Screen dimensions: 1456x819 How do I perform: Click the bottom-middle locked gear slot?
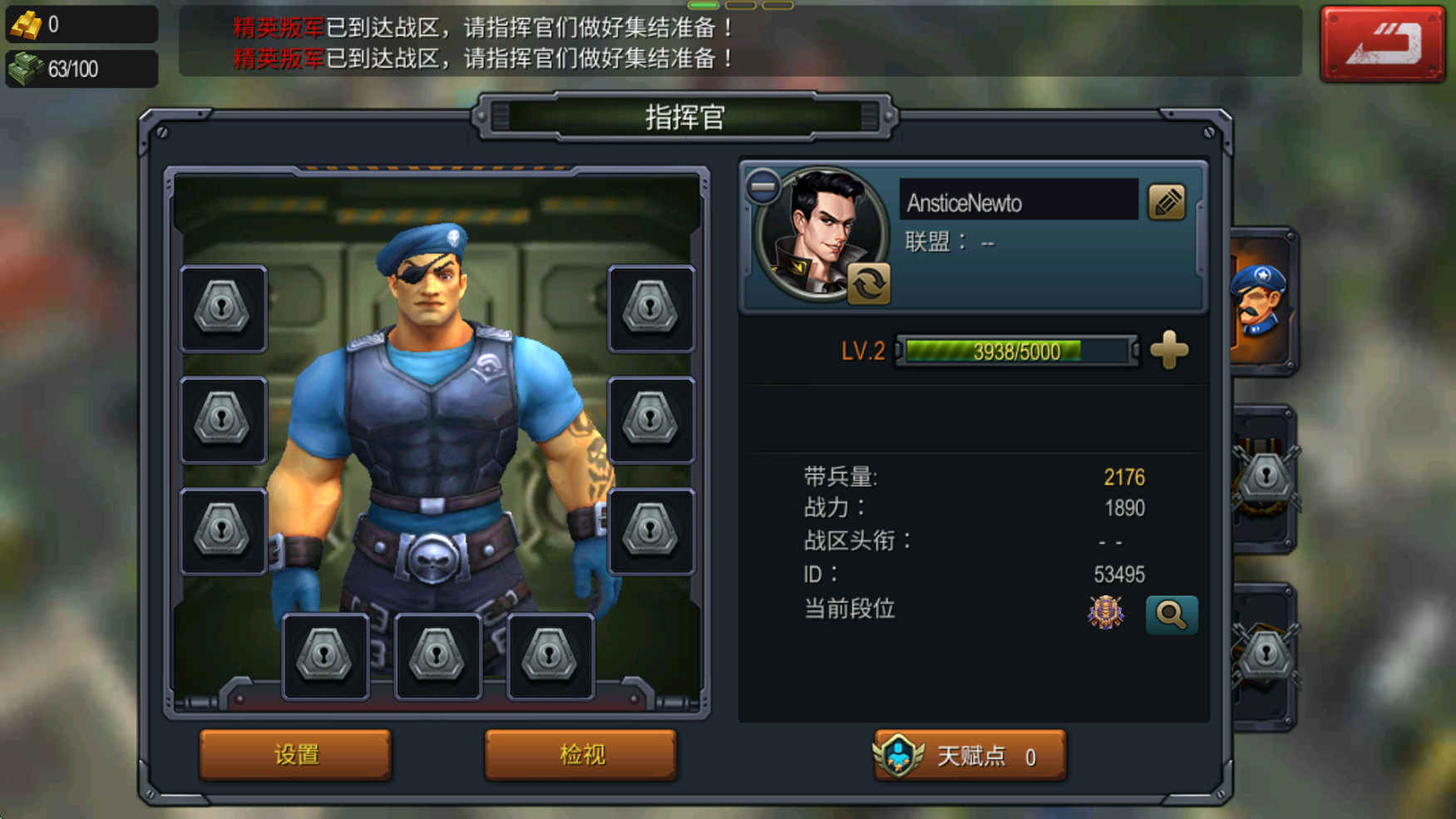(438, 654)
